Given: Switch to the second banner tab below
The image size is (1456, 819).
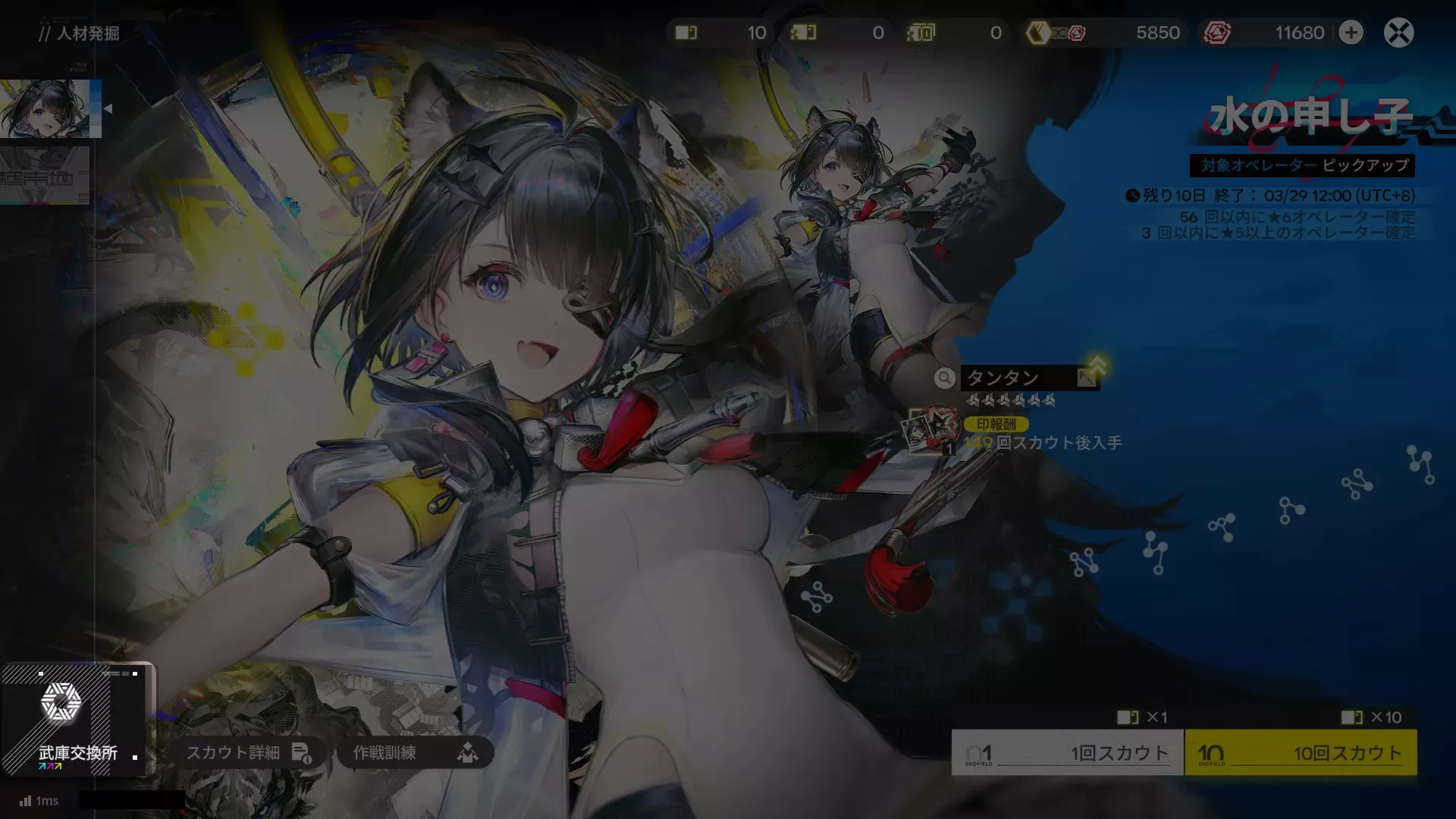Looking at the screenshot, I should point(43,174).
